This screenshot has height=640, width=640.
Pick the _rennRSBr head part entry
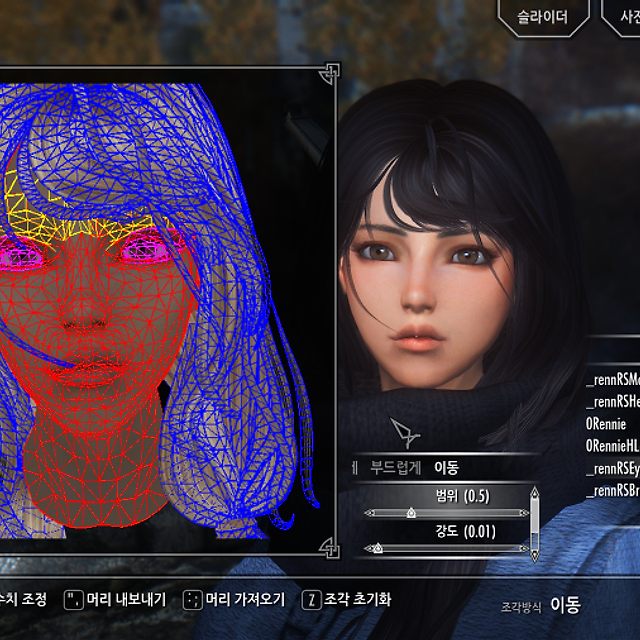(x=612, y=490)
